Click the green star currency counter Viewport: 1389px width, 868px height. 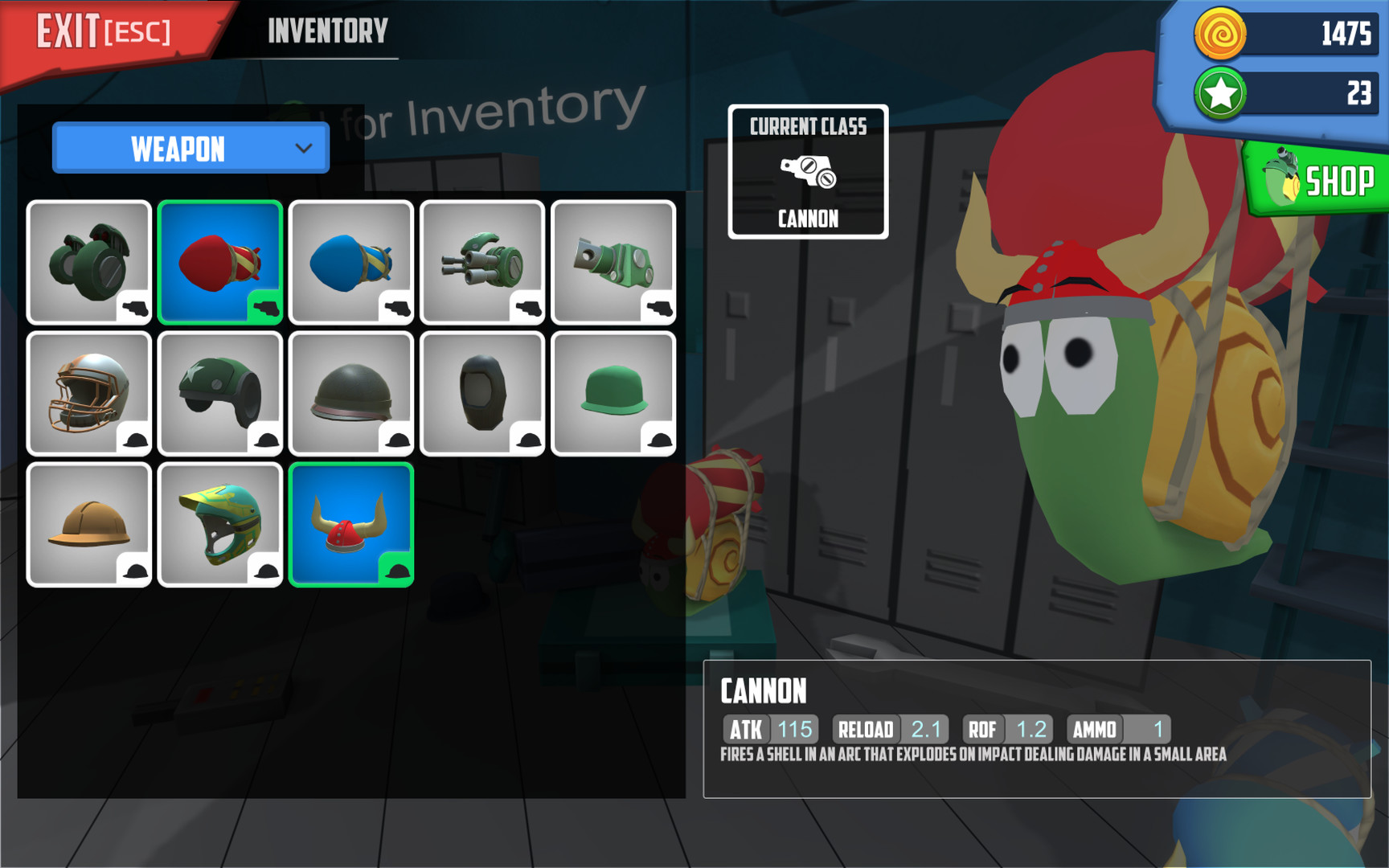[1278, 92]
